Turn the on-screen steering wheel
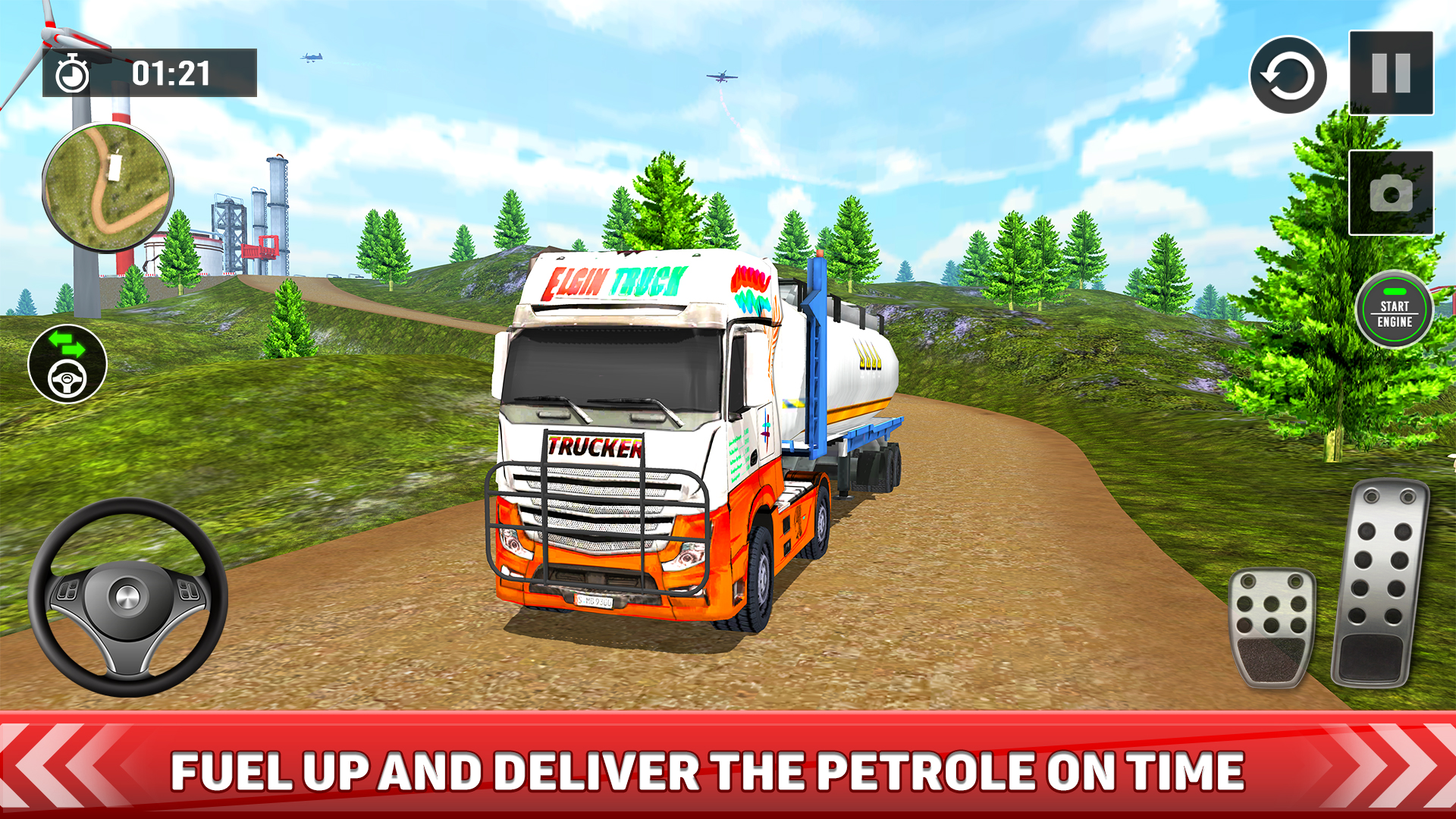The height and width of the screenshot is (819, 1456). [x=125, y=595]
